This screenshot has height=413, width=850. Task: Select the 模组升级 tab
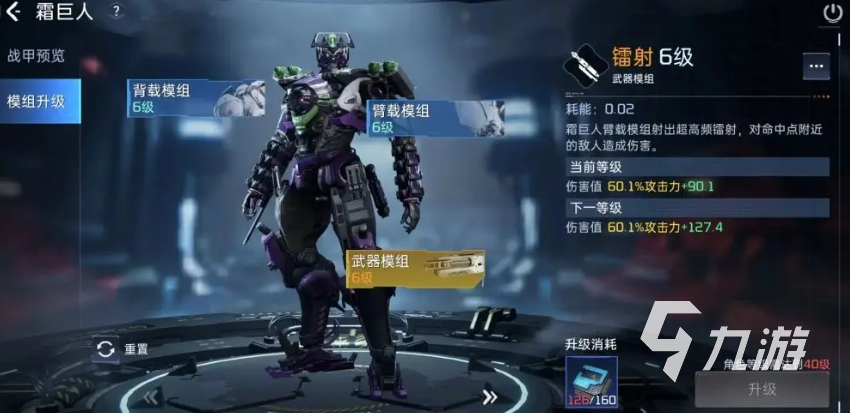click(36, 101)
